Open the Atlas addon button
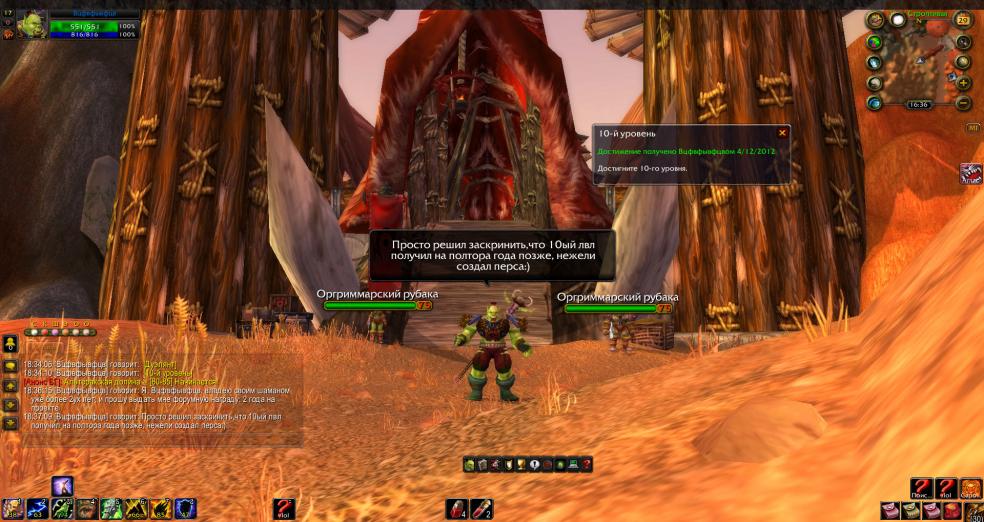Screen dimensions: 984x522 click(971, 173)
